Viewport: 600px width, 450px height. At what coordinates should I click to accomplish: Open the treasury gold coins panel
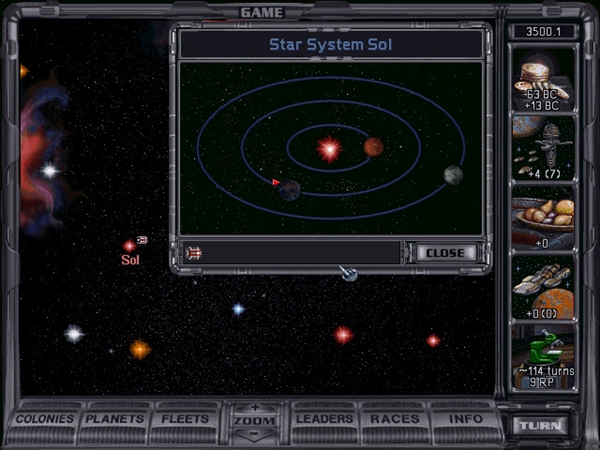(544, 80)
